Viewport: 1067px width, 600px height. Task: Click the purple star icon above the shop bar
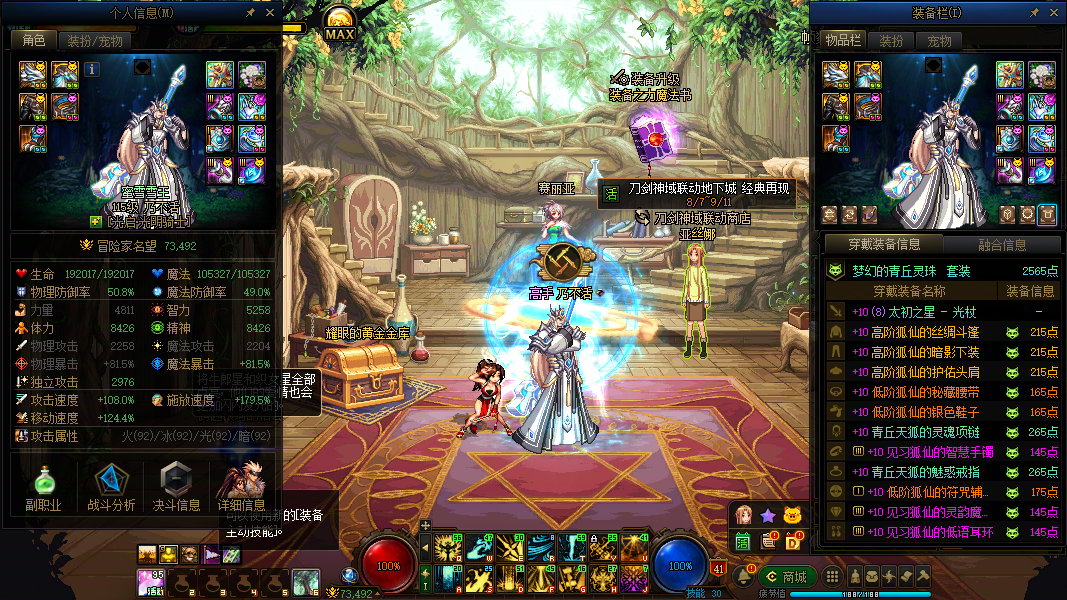tap(768, 516)
